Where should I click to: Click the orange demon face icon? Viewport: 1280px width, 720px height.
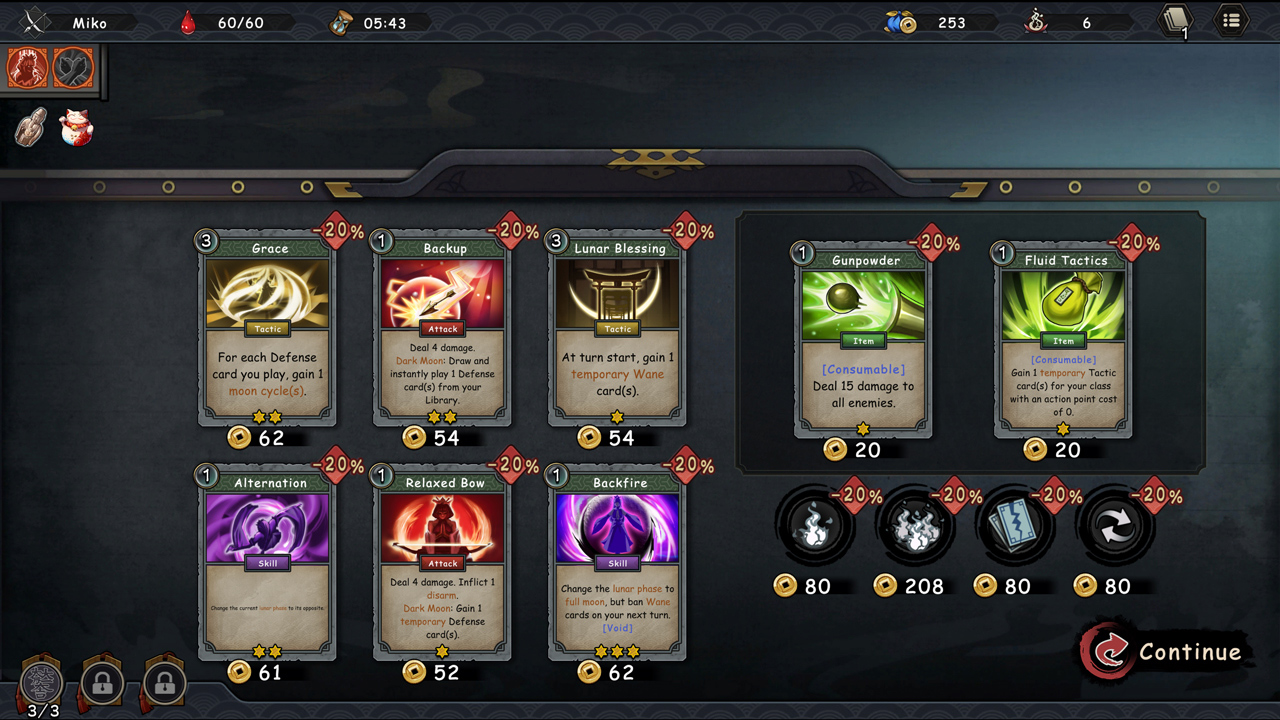coord(28,68)
